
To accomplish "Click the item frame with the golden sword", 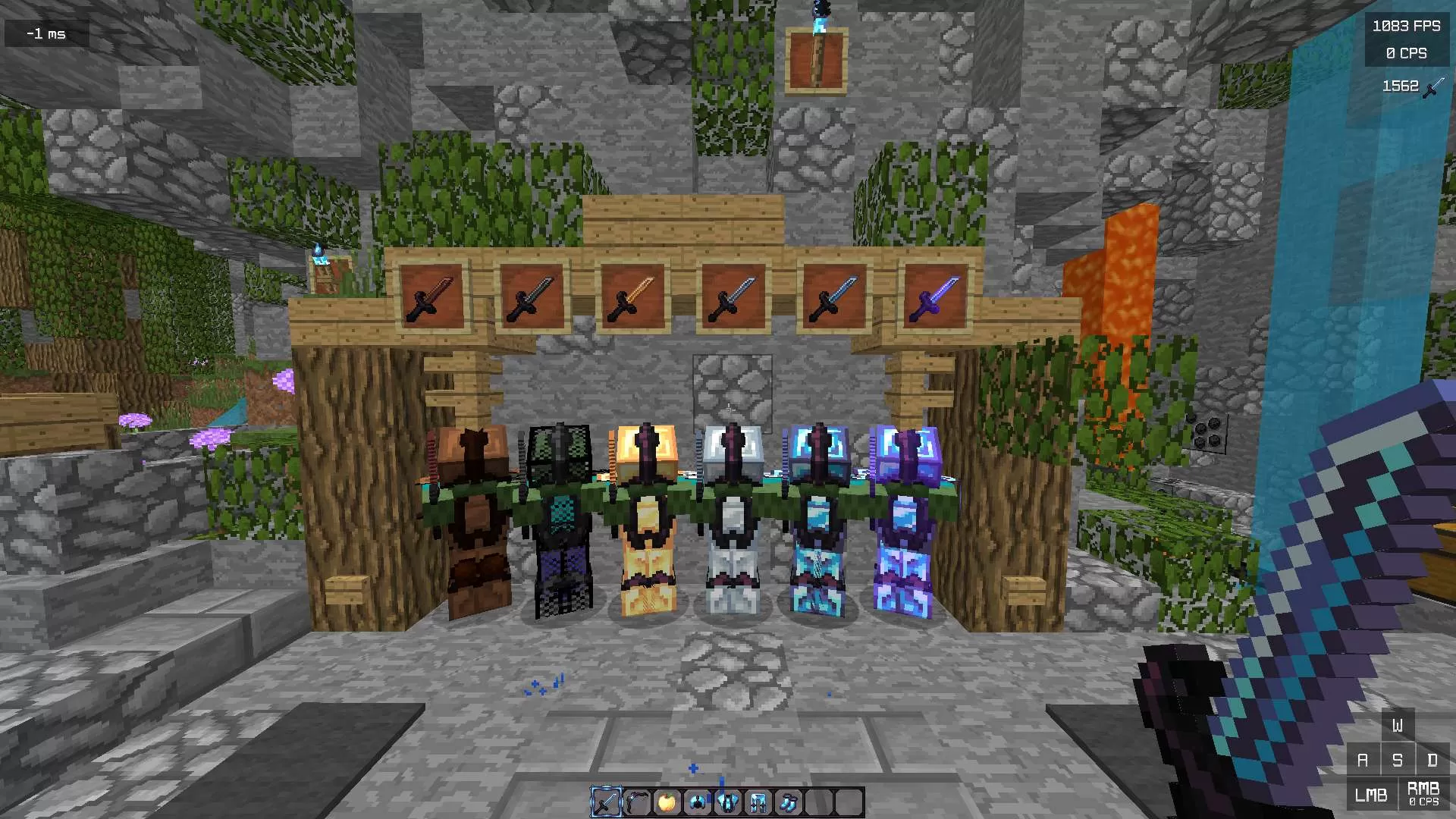I will [x=632, y=297].
